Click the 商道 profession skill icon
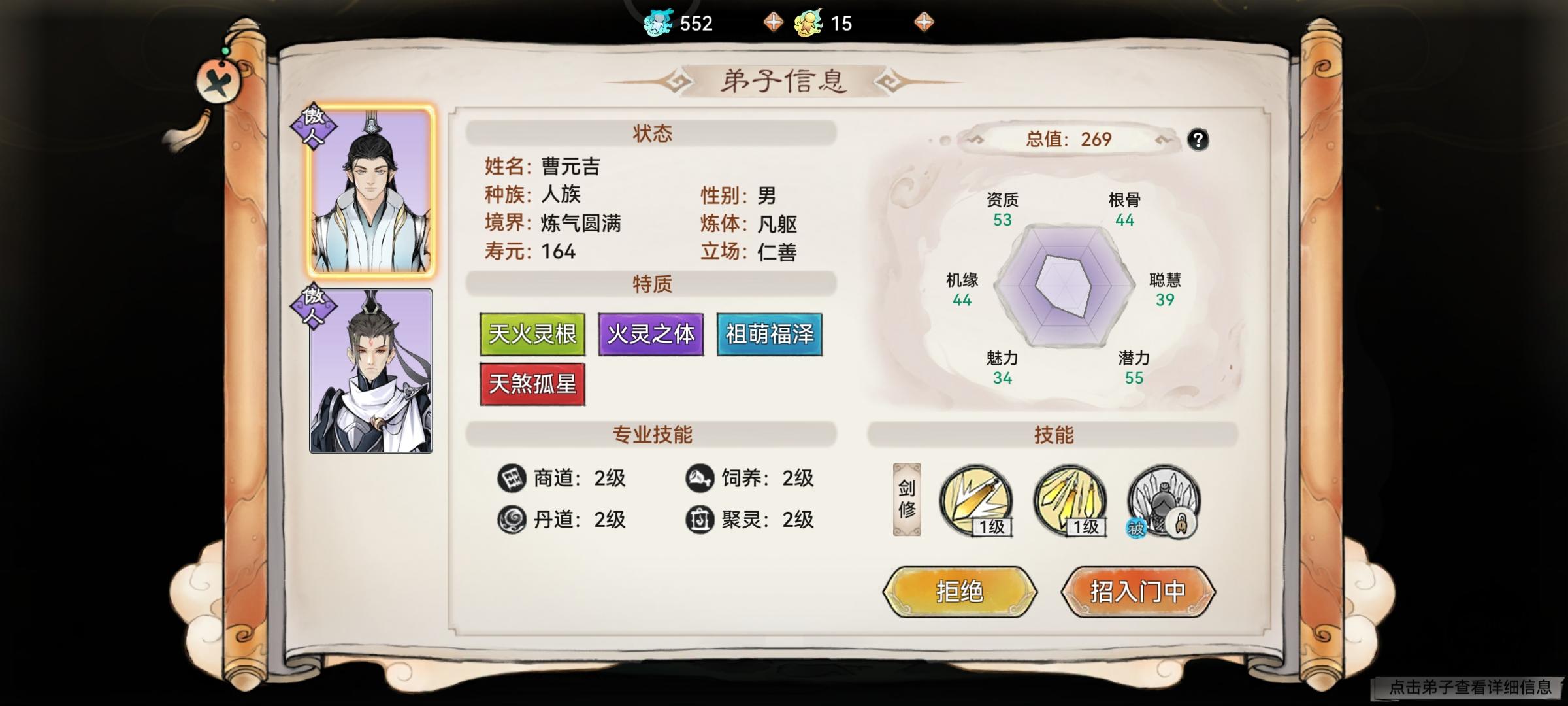The image size is (1568, 706). tap(513, 479)
